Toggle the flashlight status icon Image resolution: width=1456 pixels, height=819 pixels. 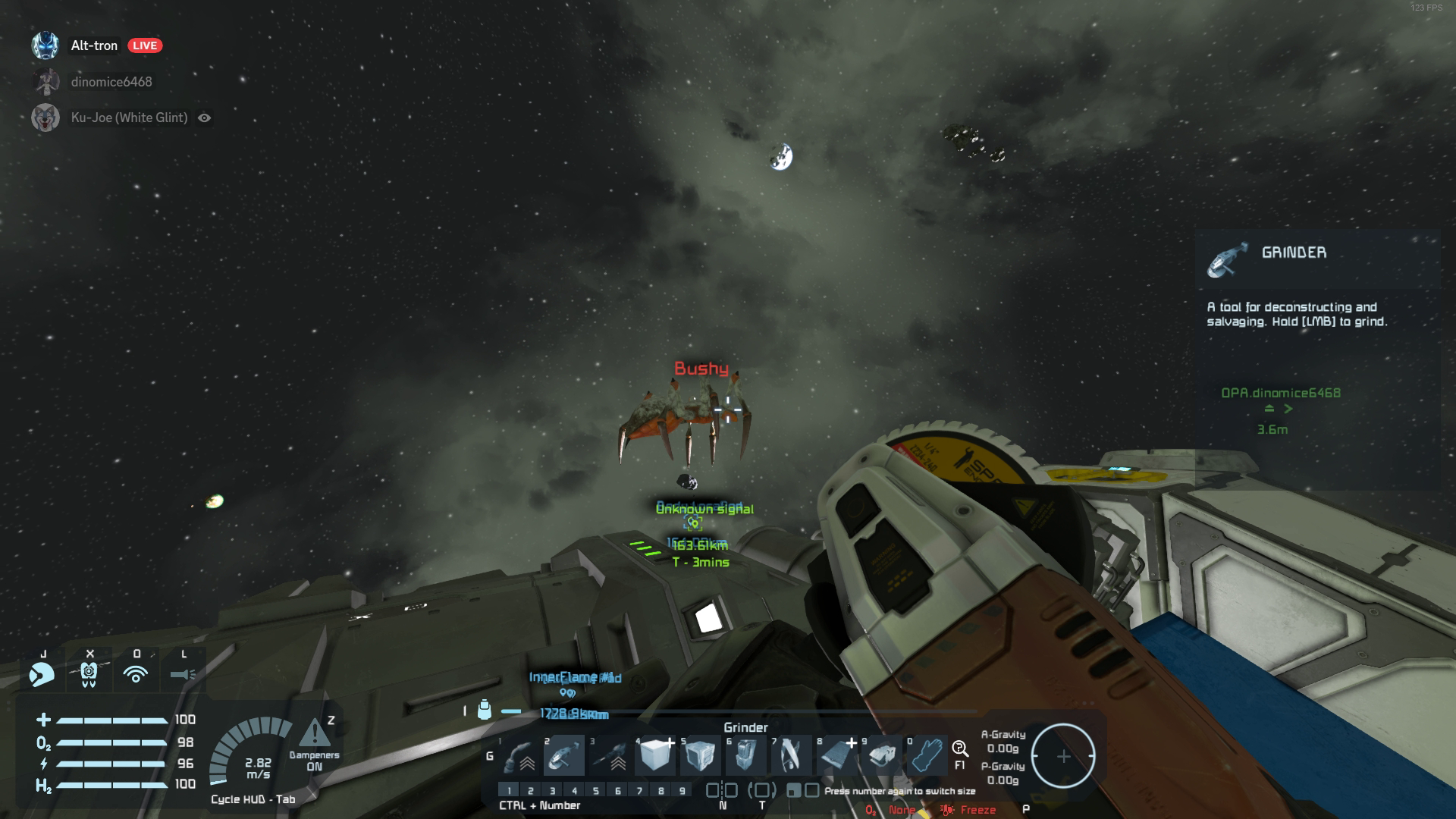[x=183, y=673]
